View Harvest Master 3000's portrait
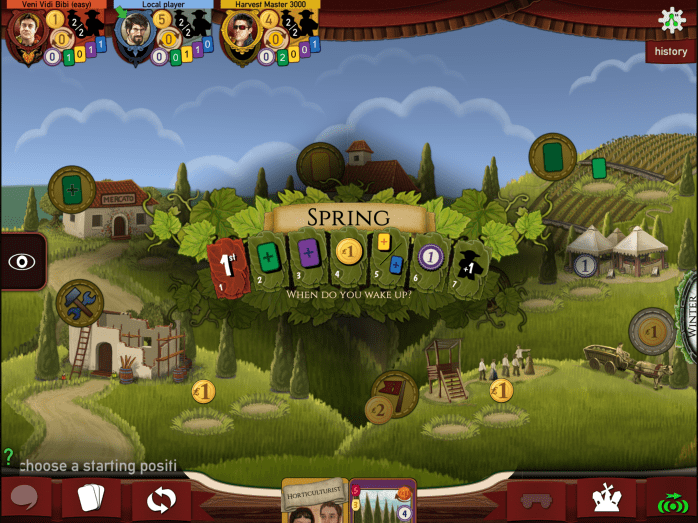 click(240, 31)
